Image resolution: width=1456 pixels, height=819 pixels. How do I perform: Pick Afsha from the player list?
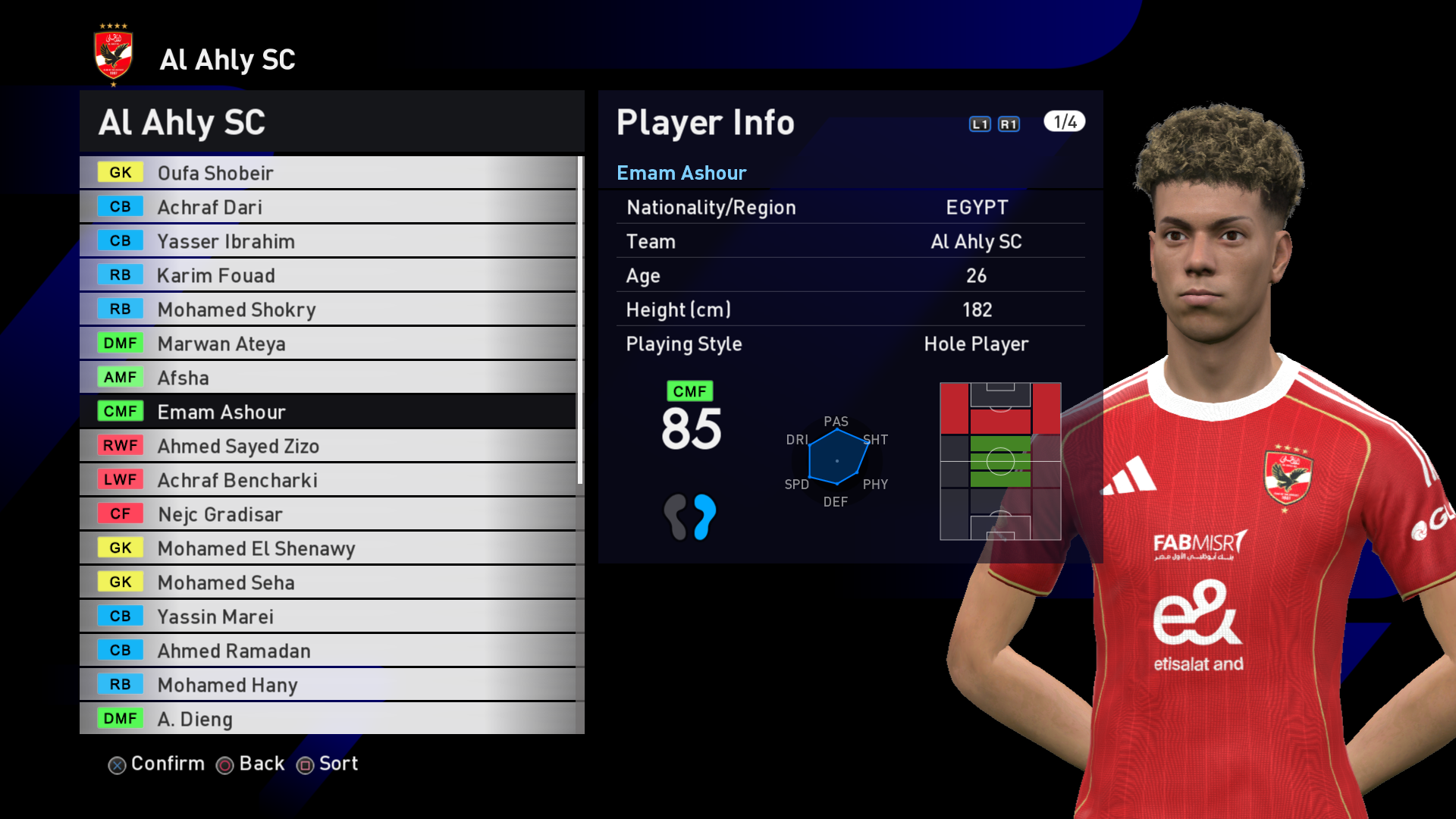tap(328, 378)
